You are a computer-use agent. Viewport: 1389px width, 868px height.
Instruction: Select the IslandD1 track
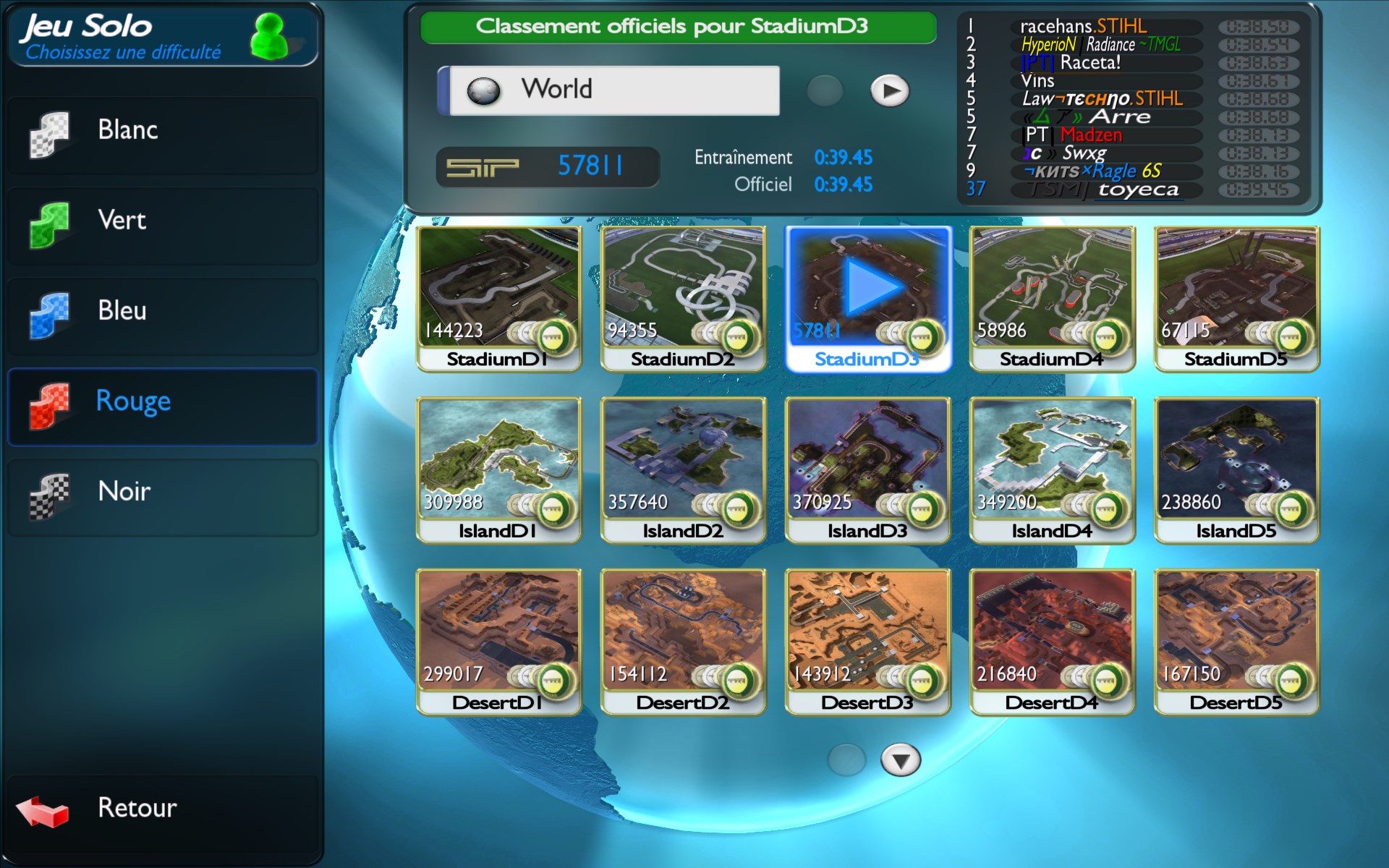498,469
